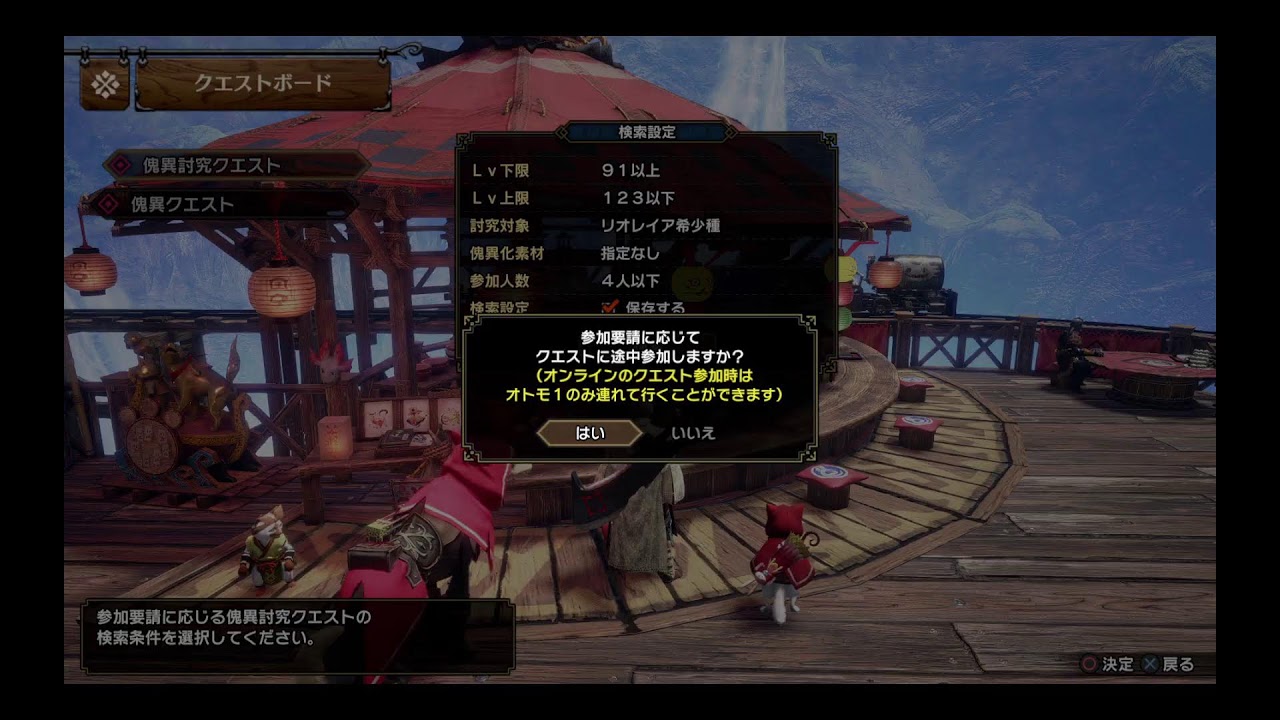
Task: Change the 討究対象 target monster setting
Action: pyautogui.click(x=660, y=226)
